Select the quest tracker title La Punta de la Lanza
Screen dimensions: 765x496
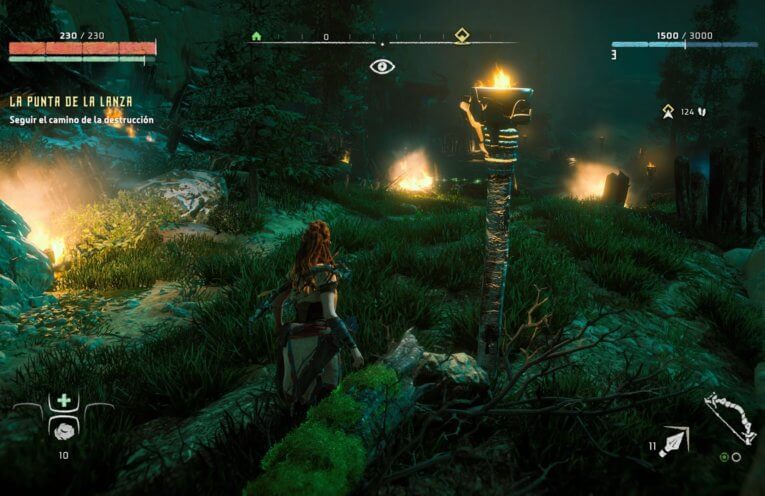point(71,101)
